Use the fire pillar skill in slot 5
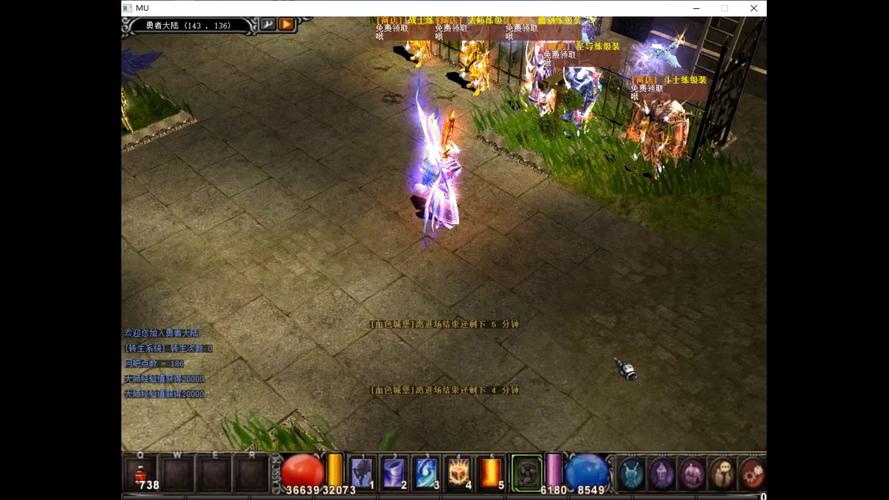Viewport: 889px width, 500px height. 492,472
